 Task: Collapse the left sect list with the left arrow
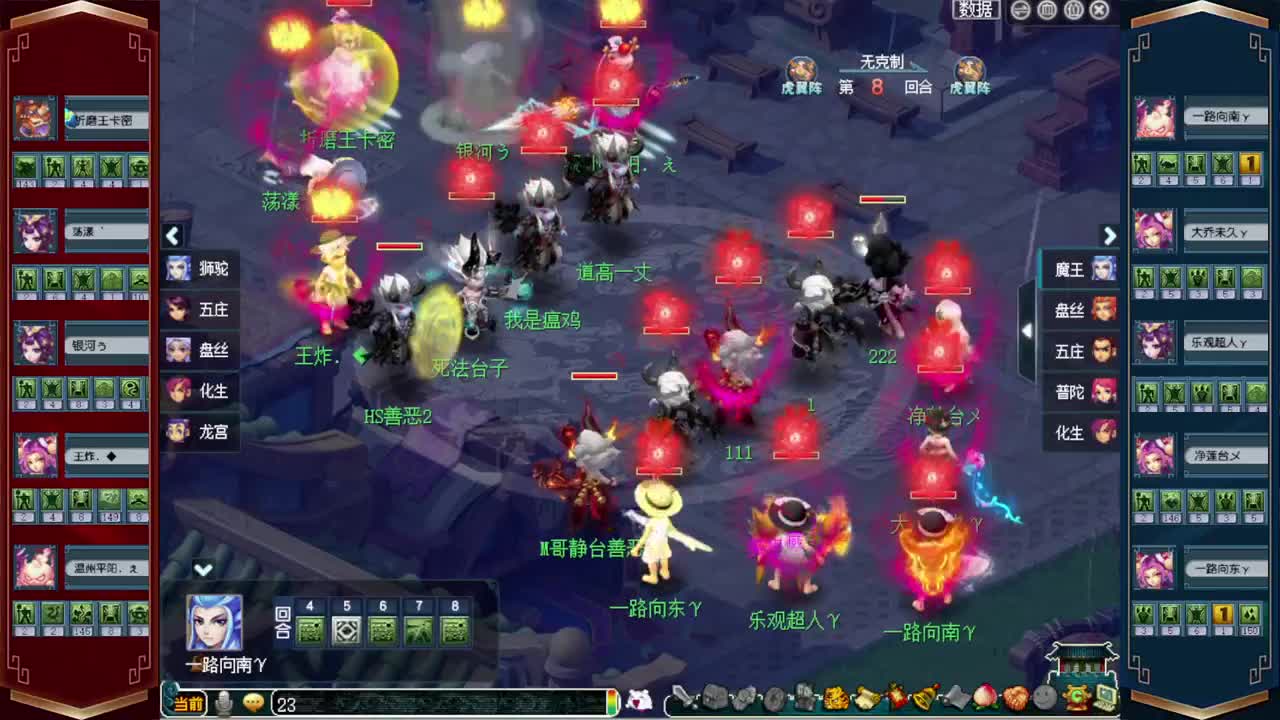point(173,236)
